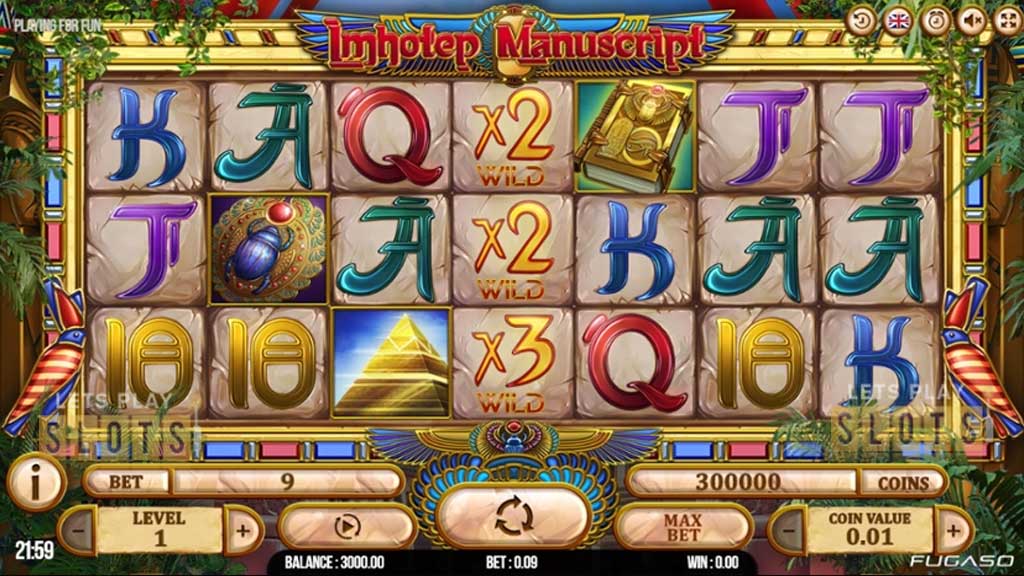Set the Max Bet
The width and height of the screenshot is (1024, 576).
coord(682,526)
